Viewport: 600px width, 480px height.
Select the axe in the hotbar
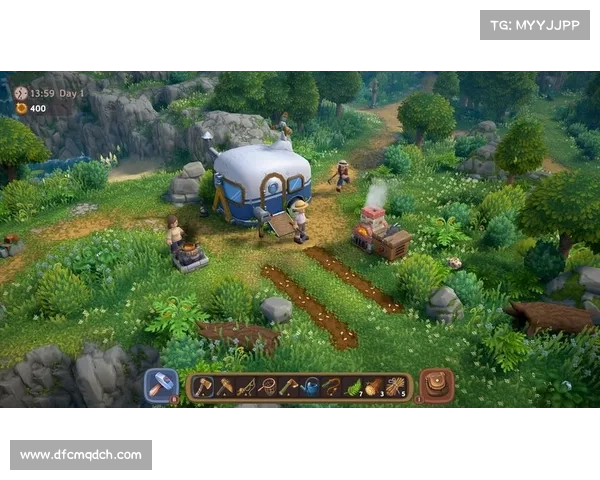point(203,387)
